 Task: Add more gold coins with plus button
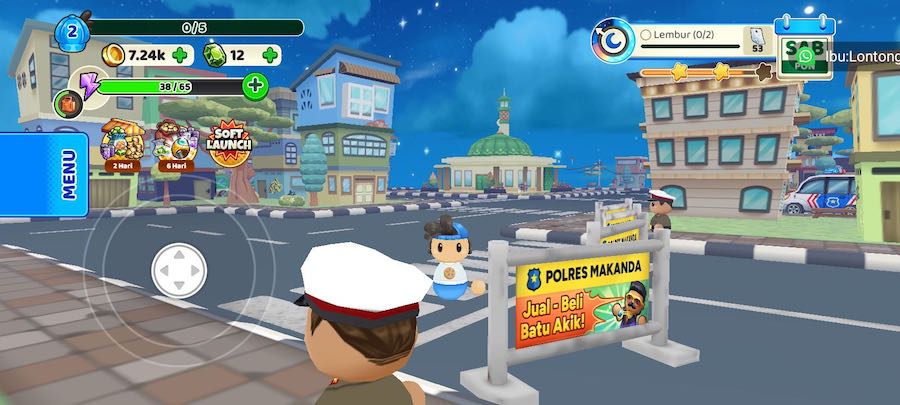tap(180, 55)
